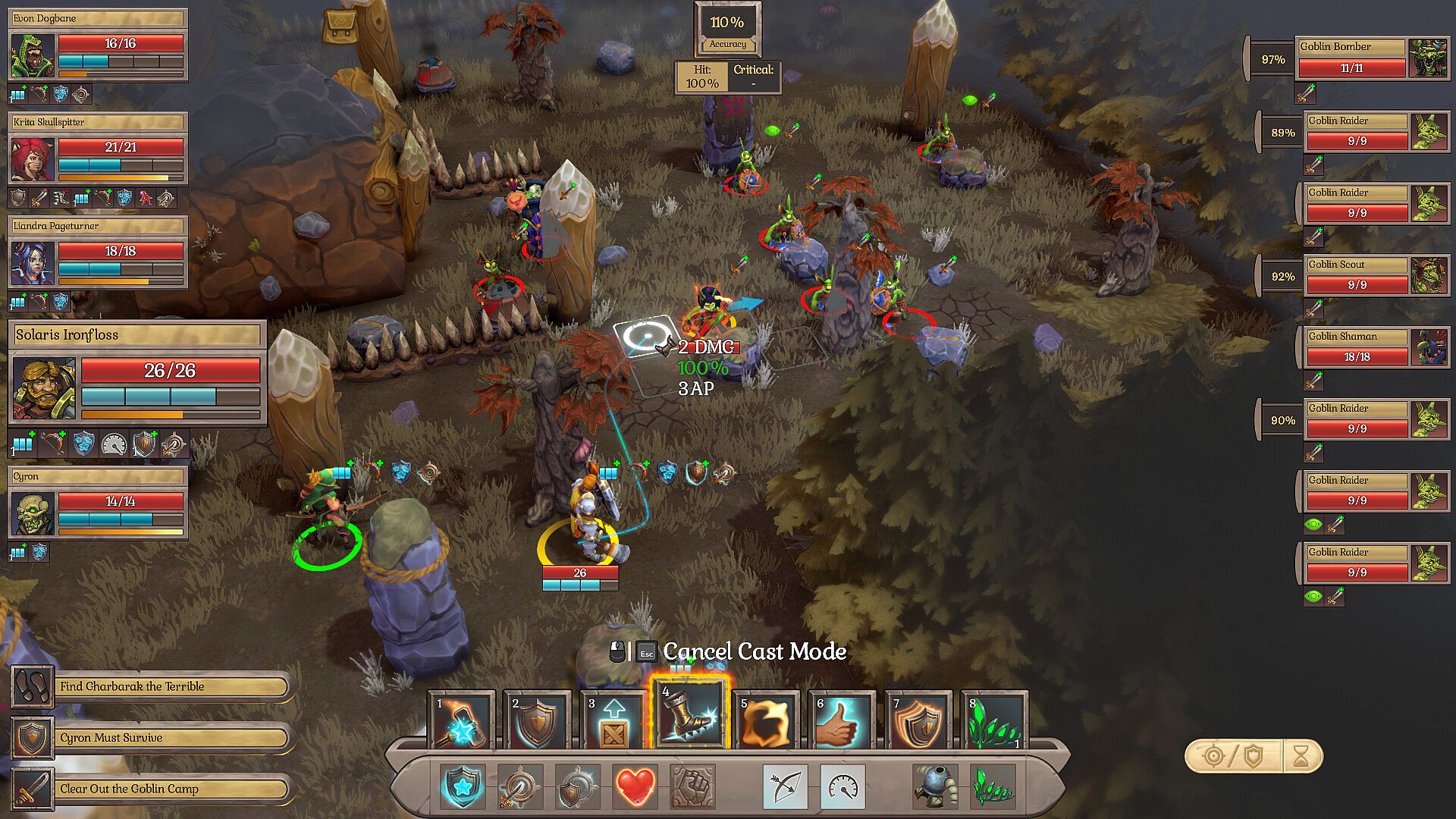This screenshot has width=1456, height=819.
Task: Activate the glowing orange shield in slot 7
Action: [x=918, y=720]
